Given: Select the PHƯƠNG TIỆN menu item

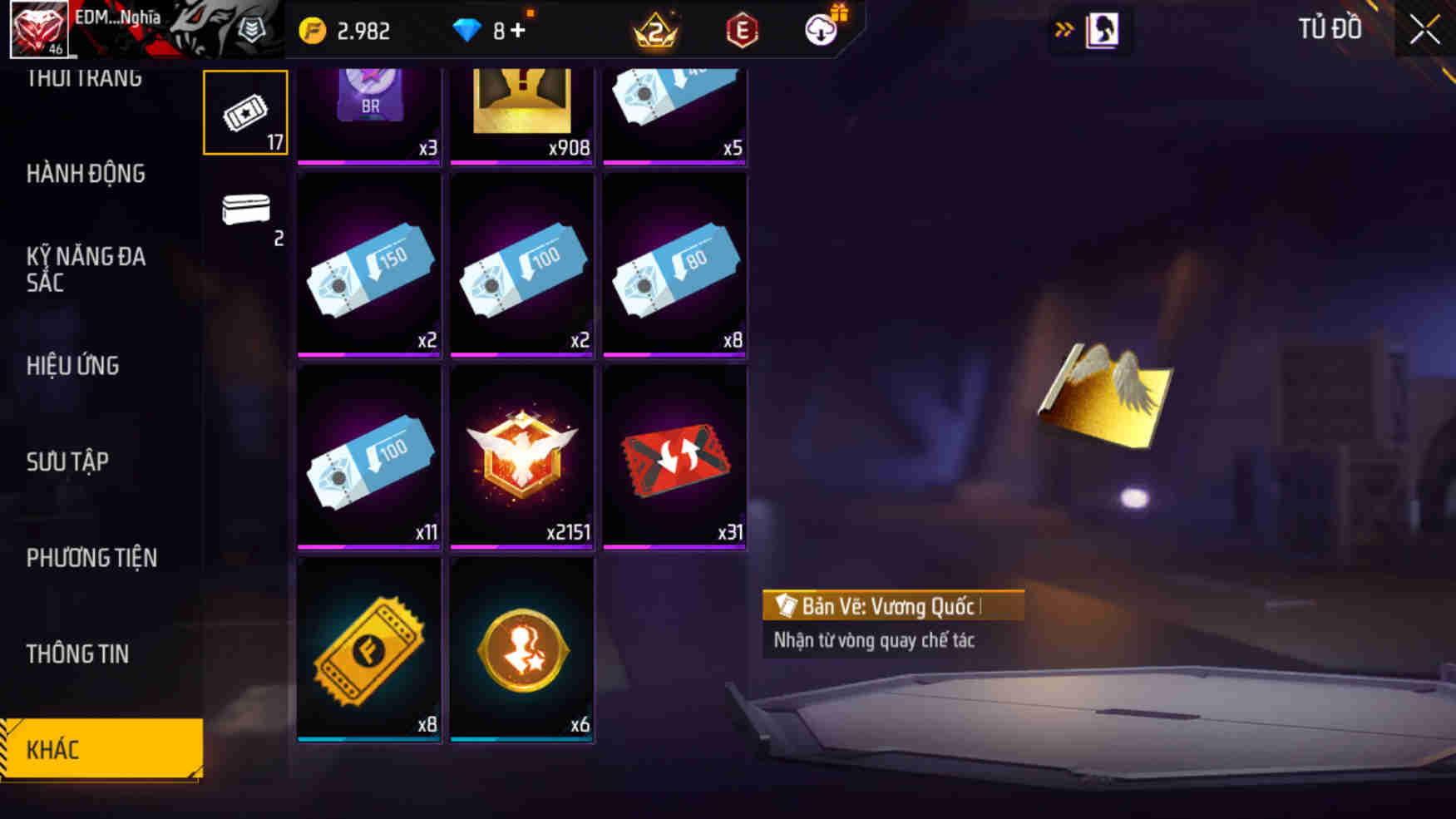Looking at the screenshot, I should point(91,558).
